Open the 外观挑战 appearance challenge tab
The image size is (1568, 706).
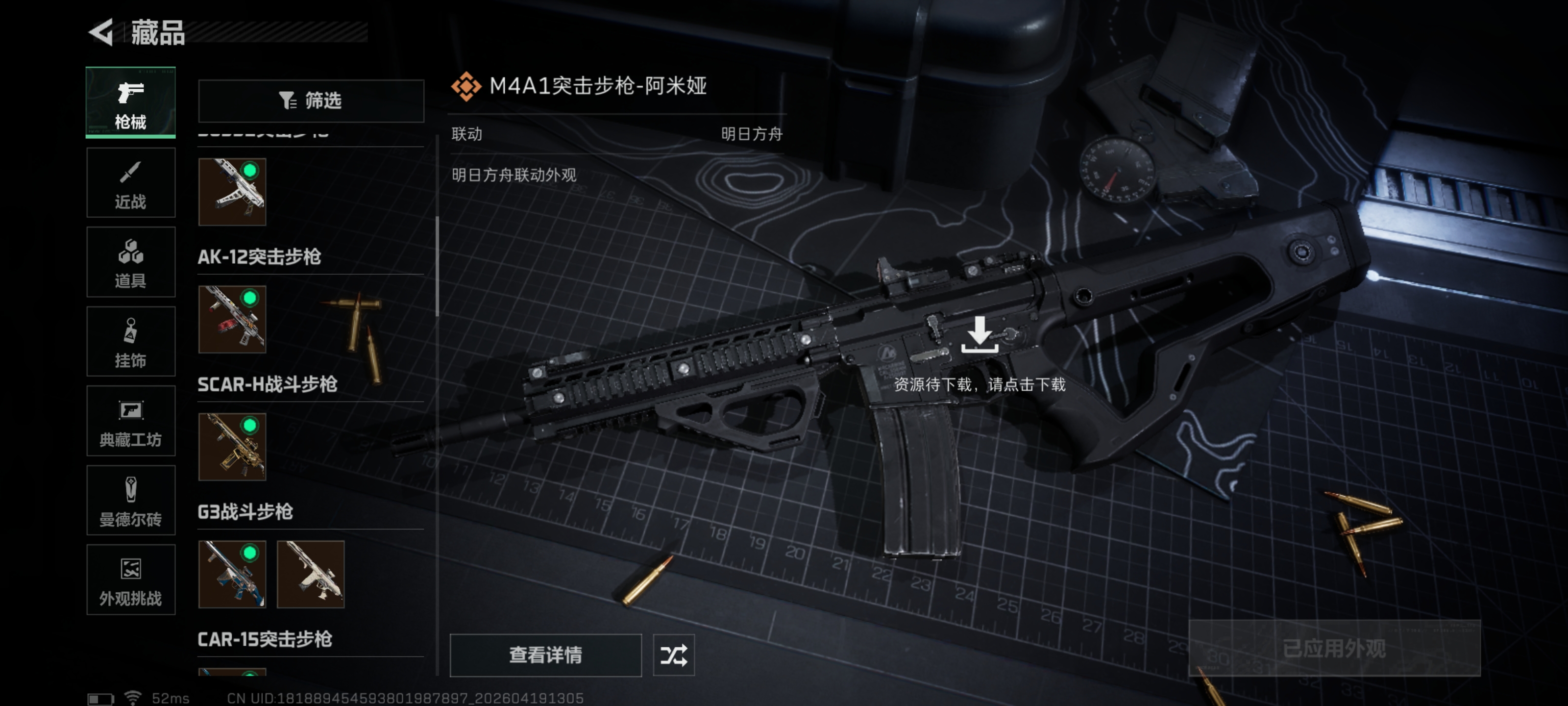click(x=130, y=580)
